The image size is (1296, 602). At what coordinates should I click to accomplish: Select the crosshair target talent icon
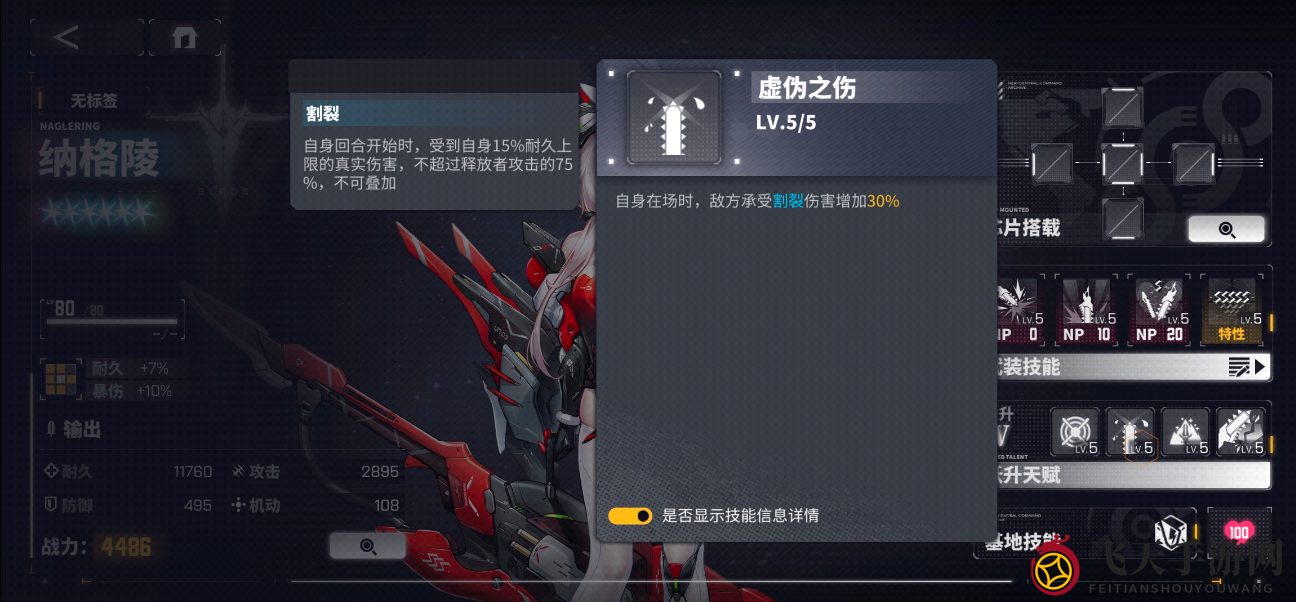click(x=1075, y=433)
